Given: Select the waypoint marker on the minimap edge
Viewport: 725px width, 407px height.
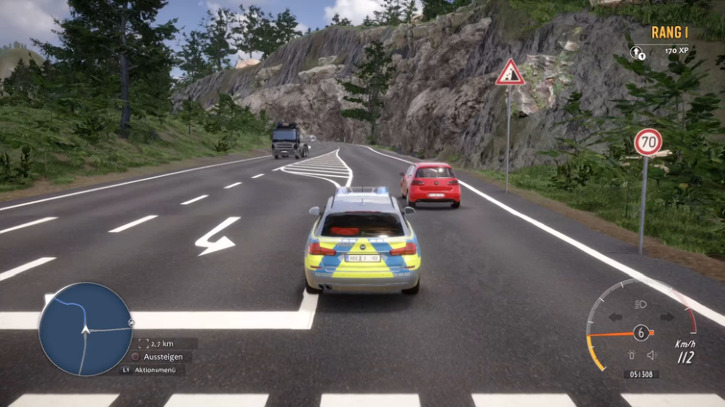Looking at the screenshot, I should (x=131, y=323).
